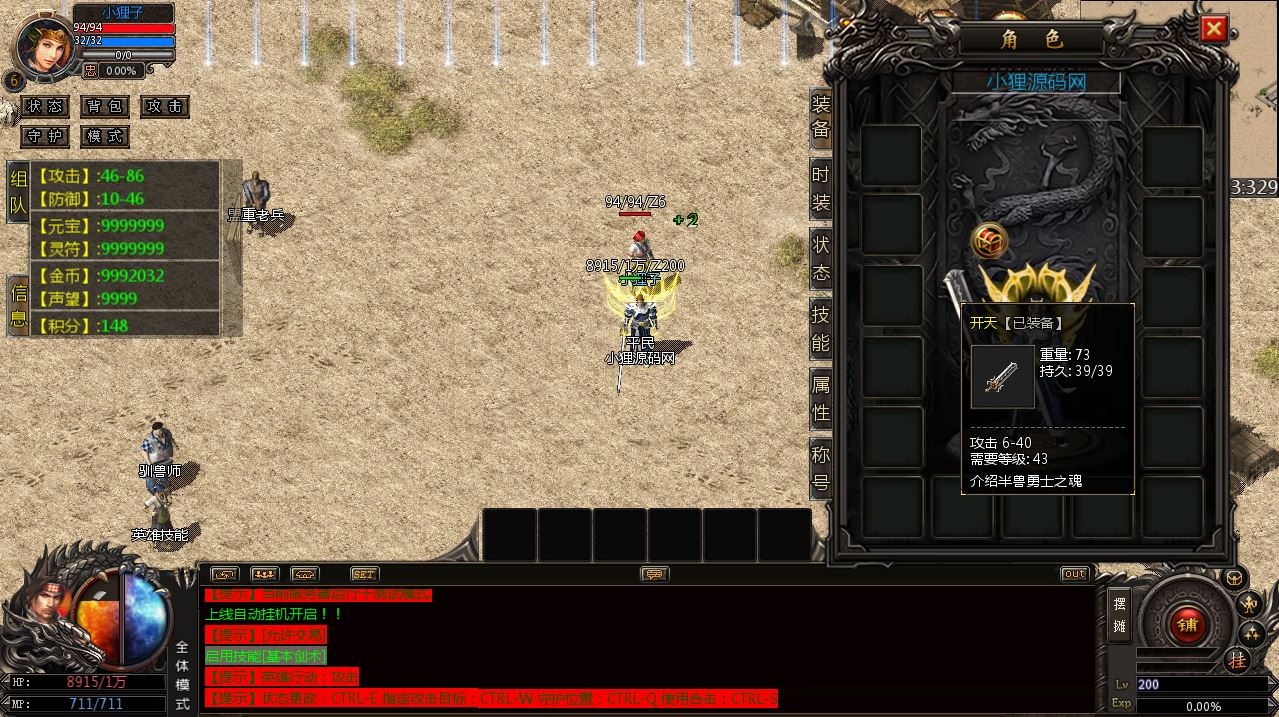Choose the 攻击 attack button
The width and height of the screenshot is (1279, 717).
[x=164, y=106]
